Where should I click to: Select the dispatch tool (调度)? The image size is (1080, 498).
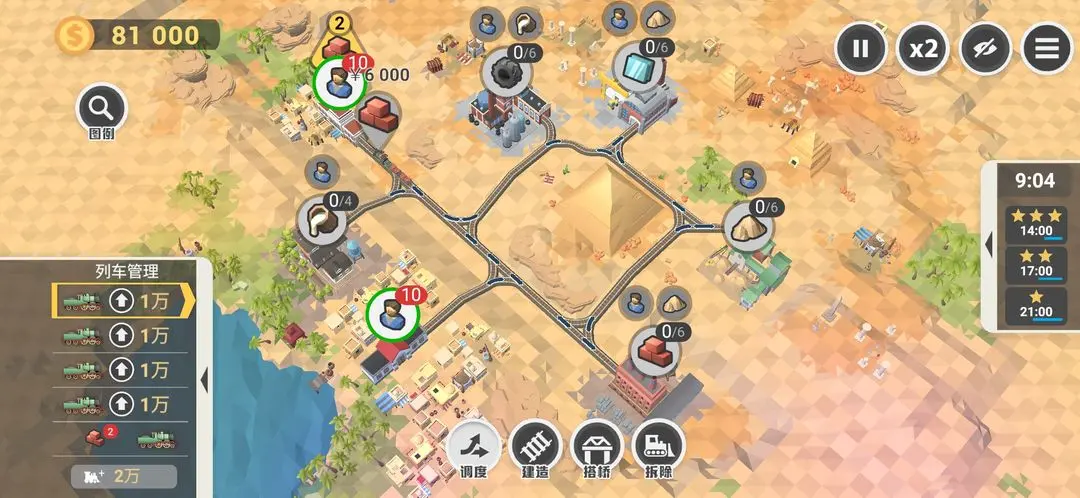pyautogui.click(x=474, y=446)
